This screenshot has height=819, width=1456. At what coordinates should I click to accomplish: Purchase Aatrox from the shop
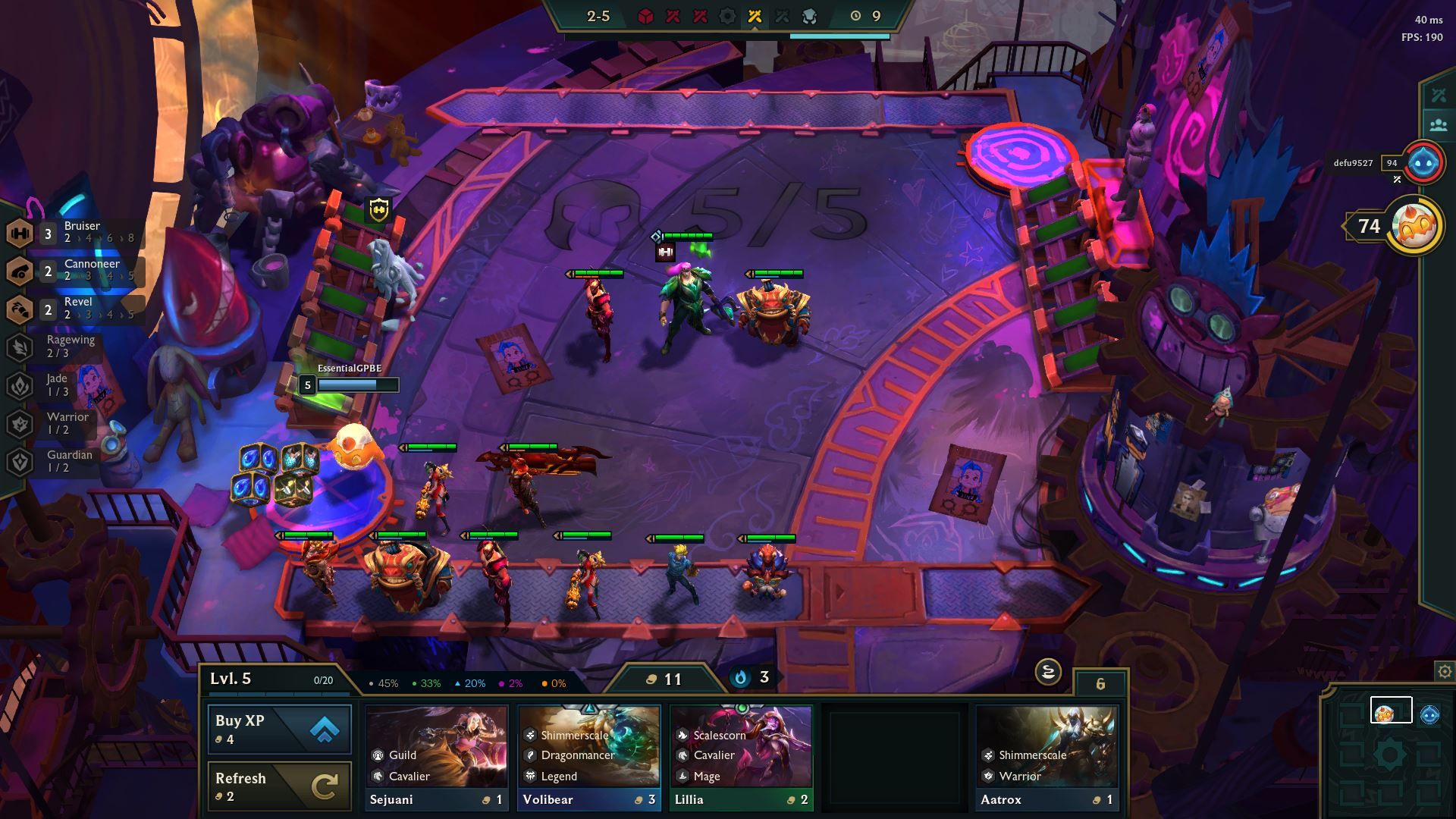pos(1046,757)
